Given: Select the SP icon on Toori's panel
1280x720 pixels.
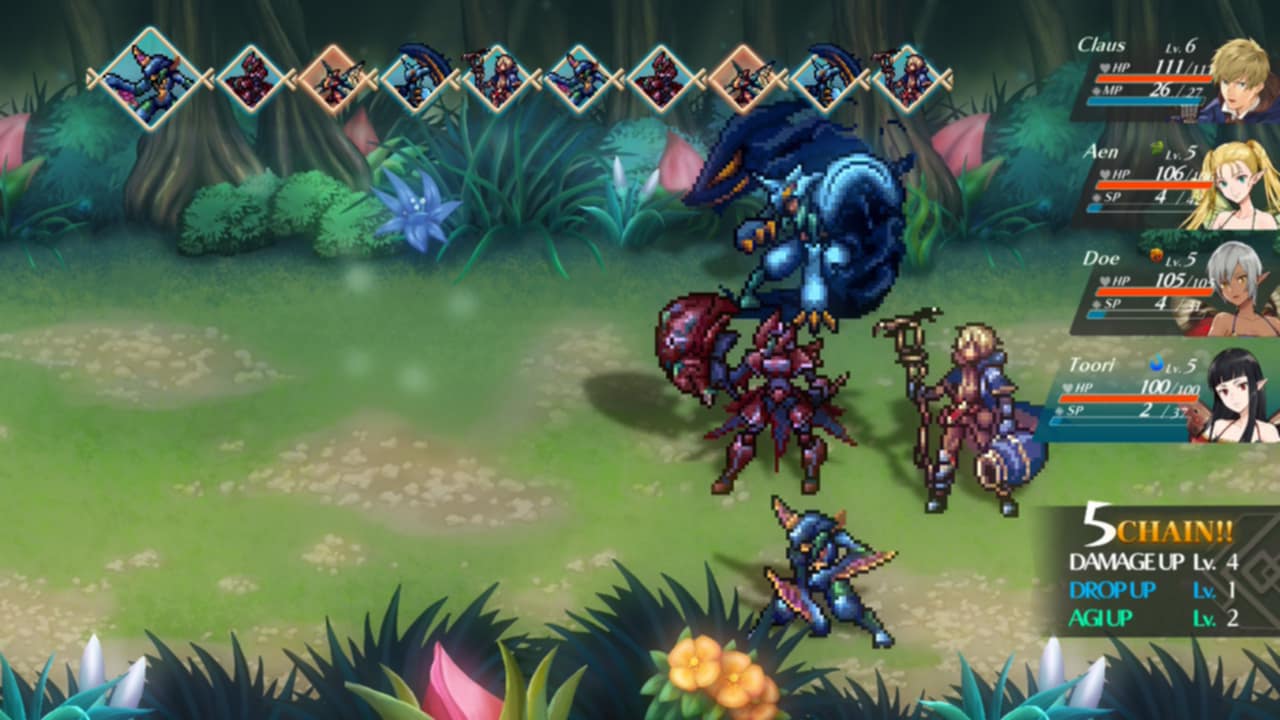Looking at the screenshot, I should (1062, 409).
